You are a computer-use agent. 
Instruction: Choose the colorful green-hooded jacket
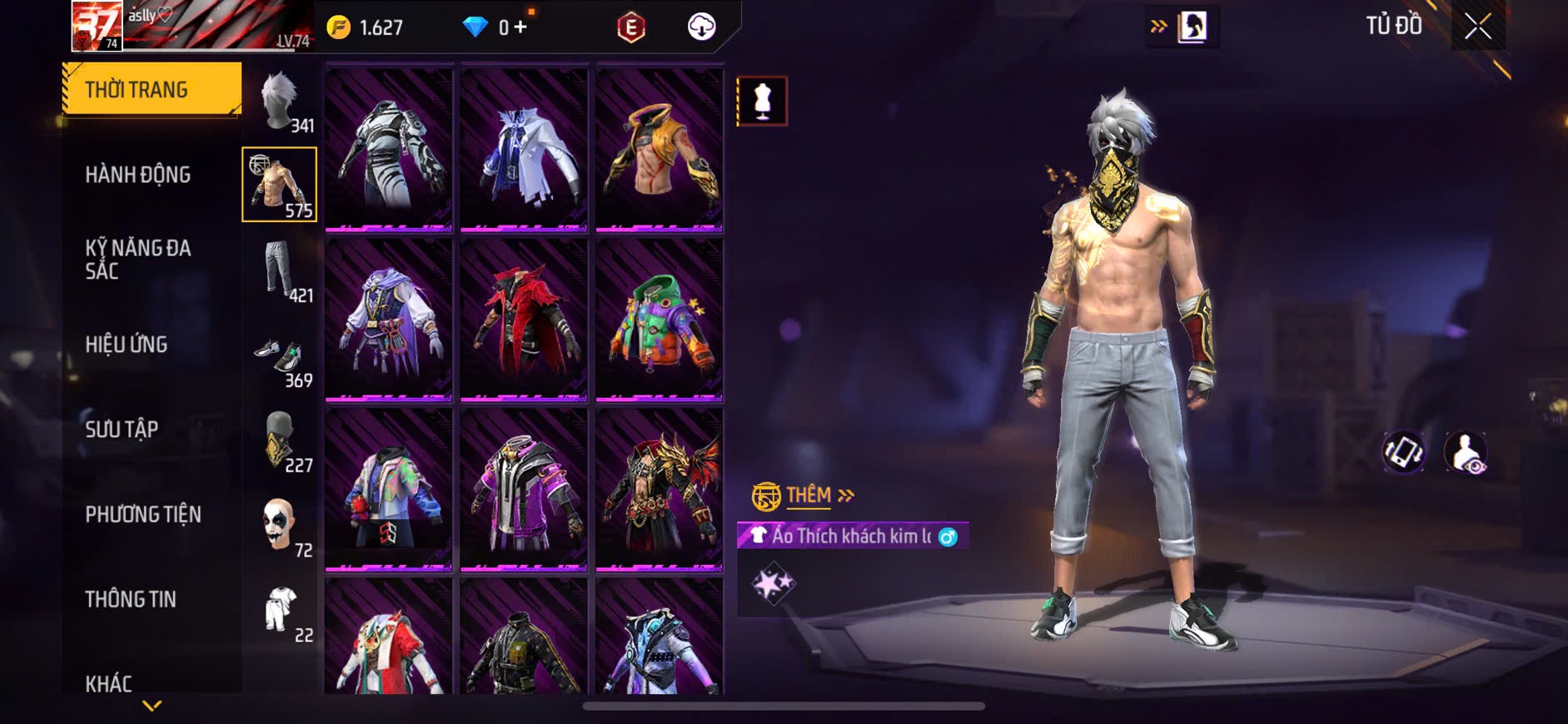click(659, 320)
